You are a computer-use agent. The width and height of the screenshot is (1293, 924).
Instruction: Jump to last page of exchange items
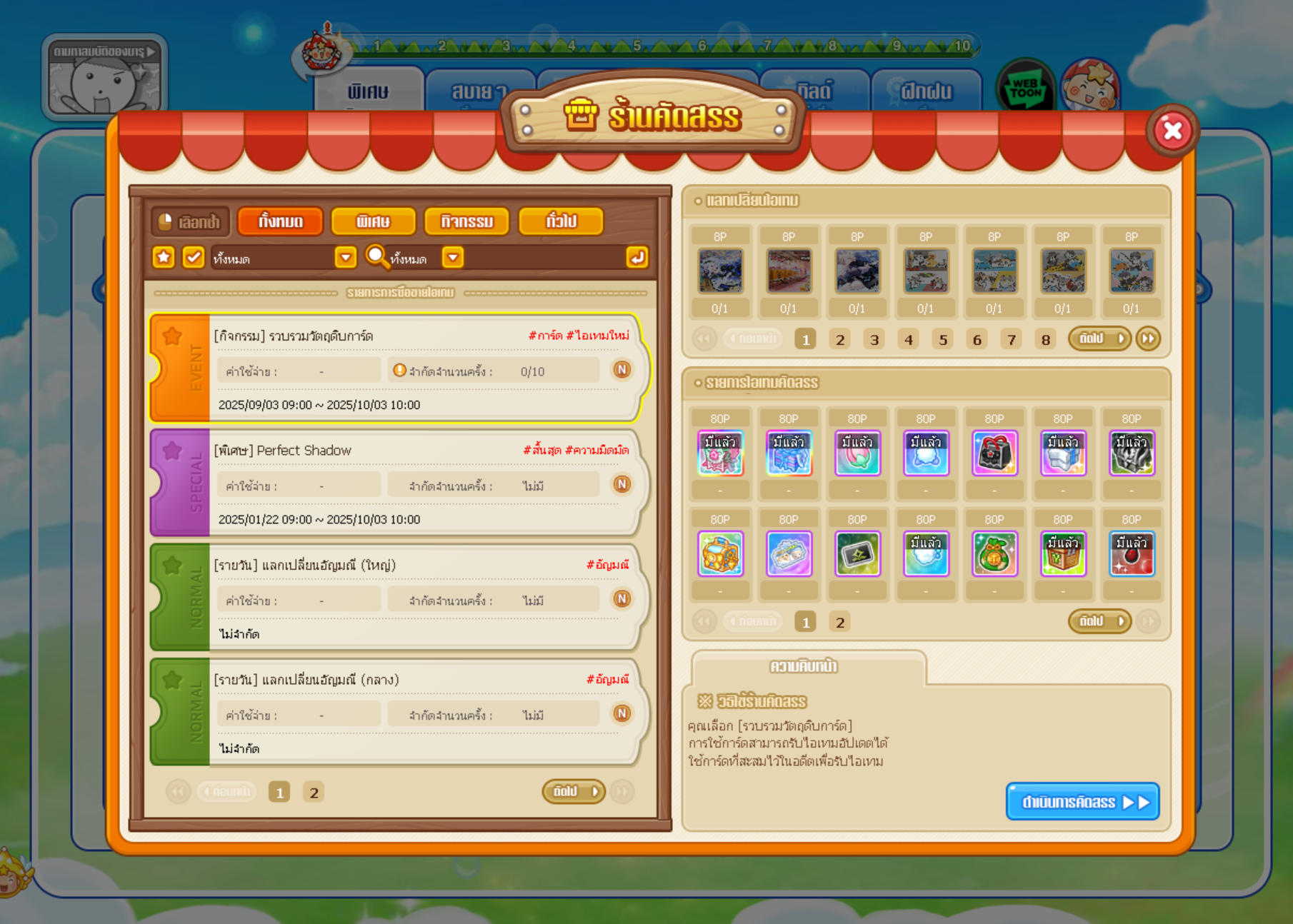1148,338
